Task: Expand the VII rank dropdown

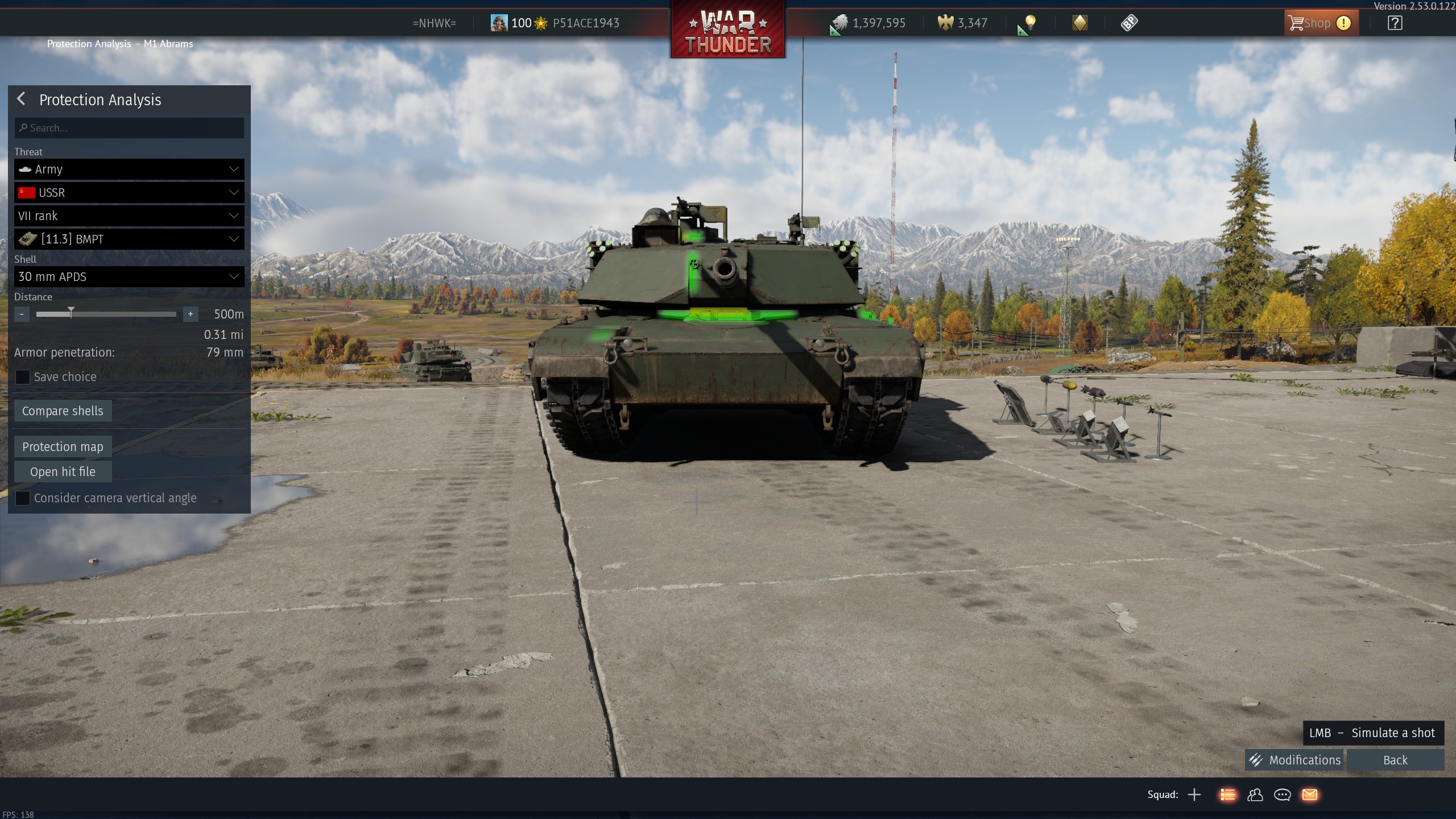Action: [129, 216]
